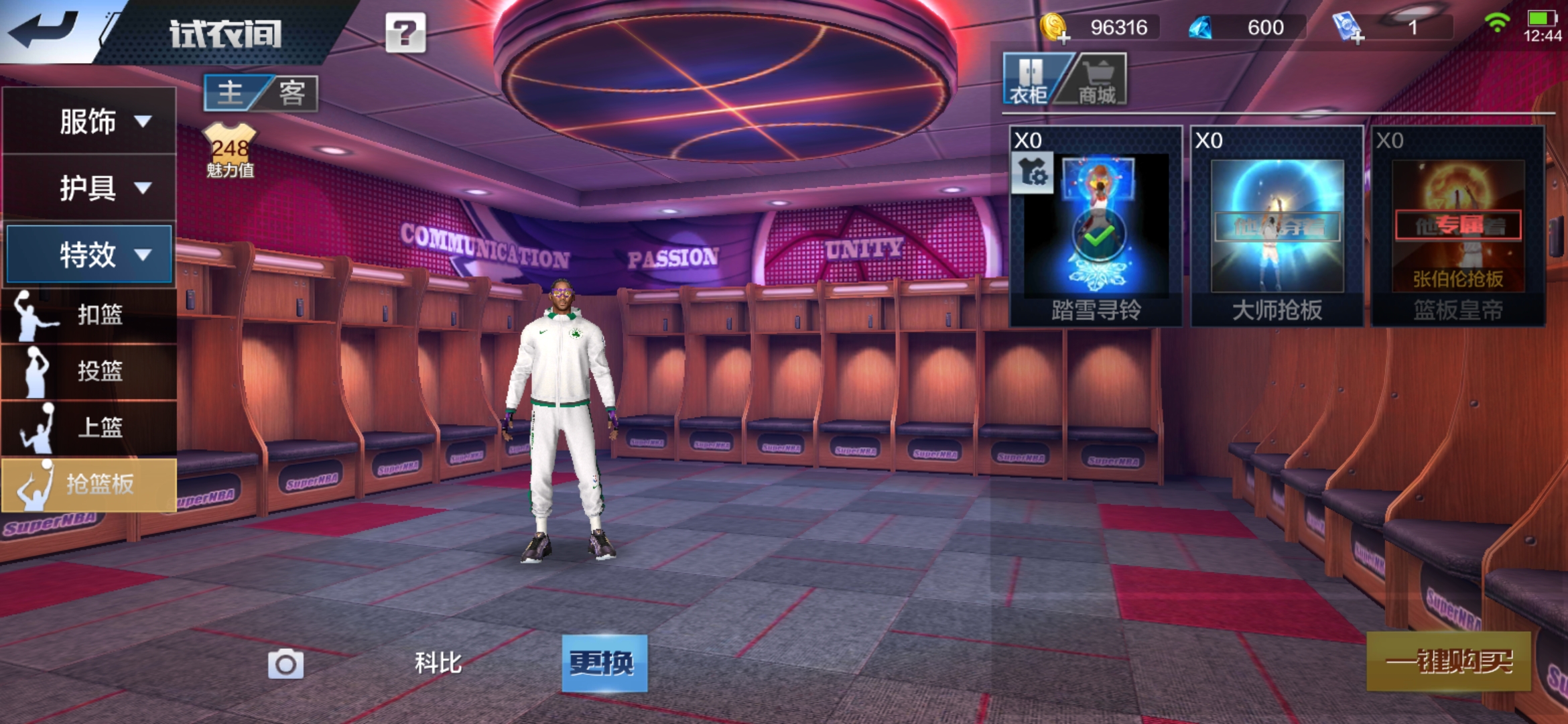This screenshot has width=1568, height=724.
Task: Select the 抢篮板 rebound effects category
Action: (x=90, y=484)
